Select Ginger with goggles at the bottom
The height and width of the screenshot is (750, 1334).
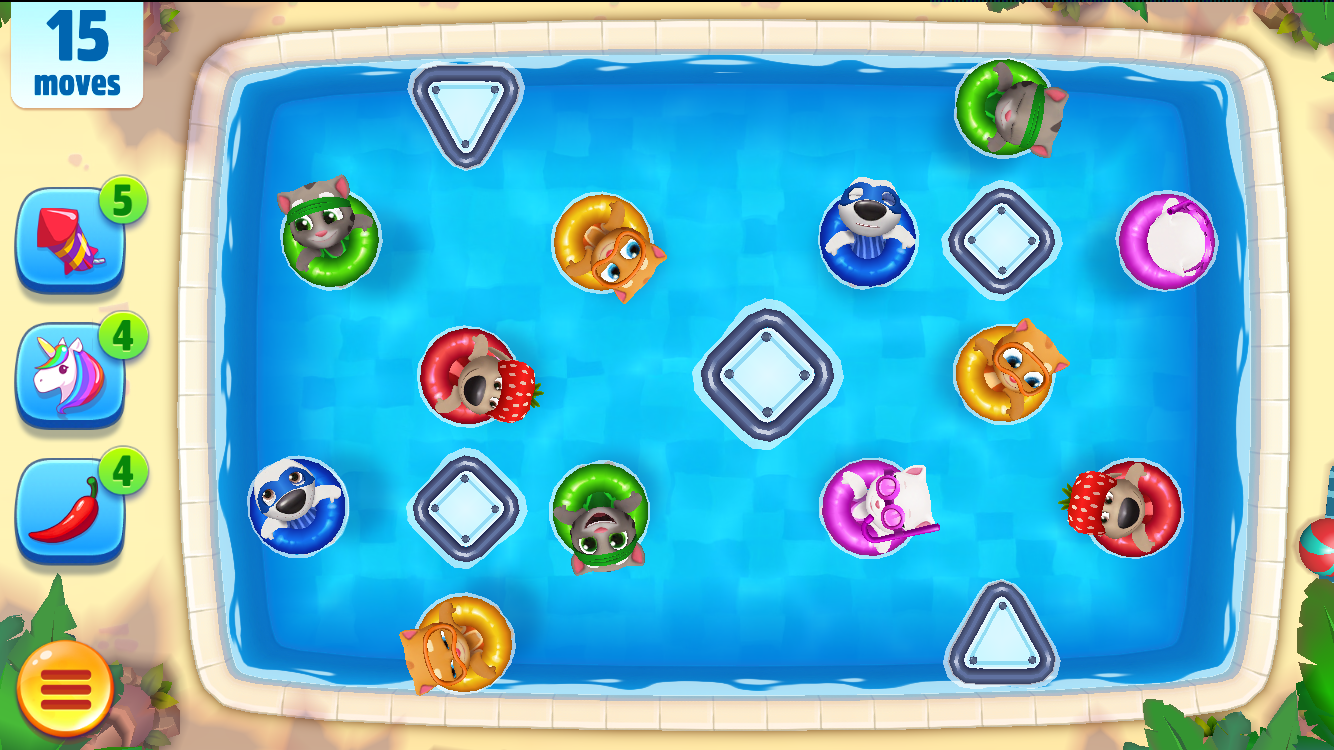[455, 645]
